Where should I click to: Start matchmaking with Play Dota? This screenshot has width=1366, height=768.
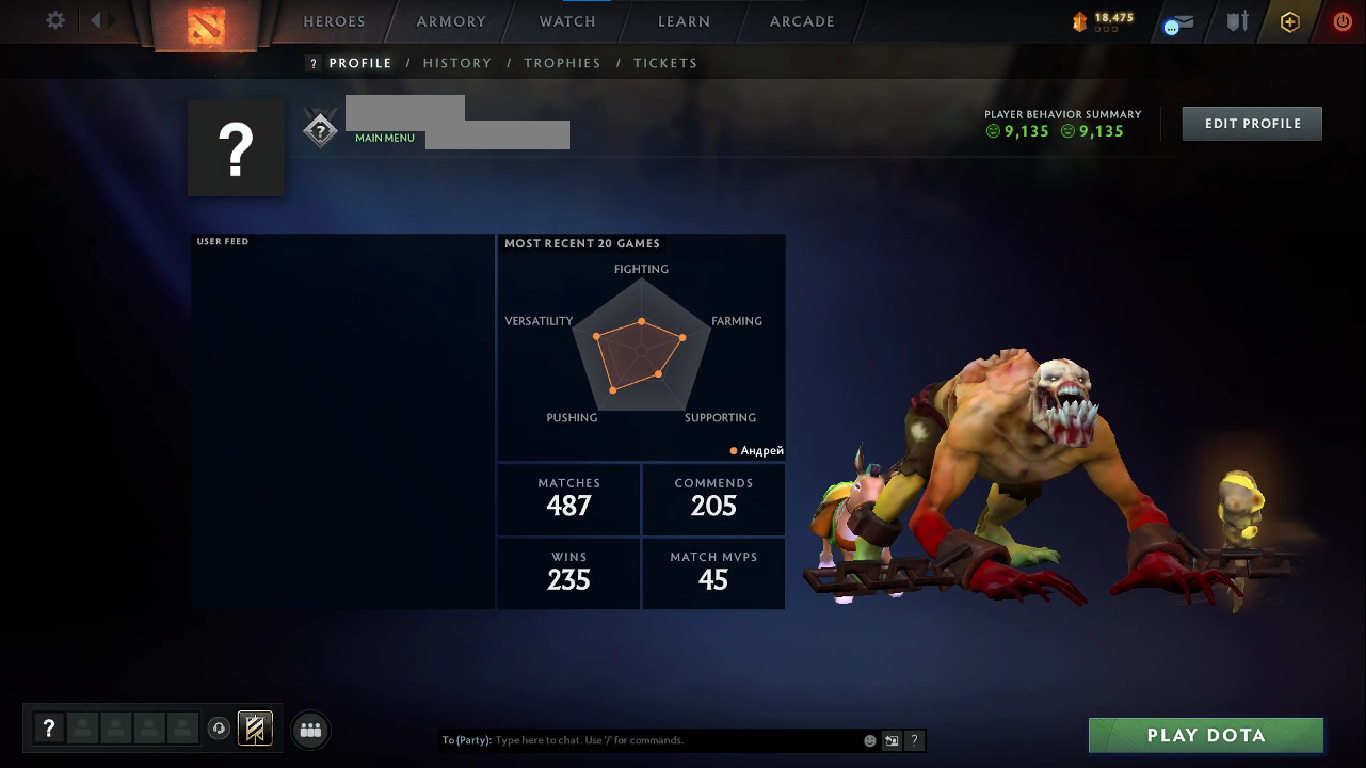click(x=1206, y=736)
